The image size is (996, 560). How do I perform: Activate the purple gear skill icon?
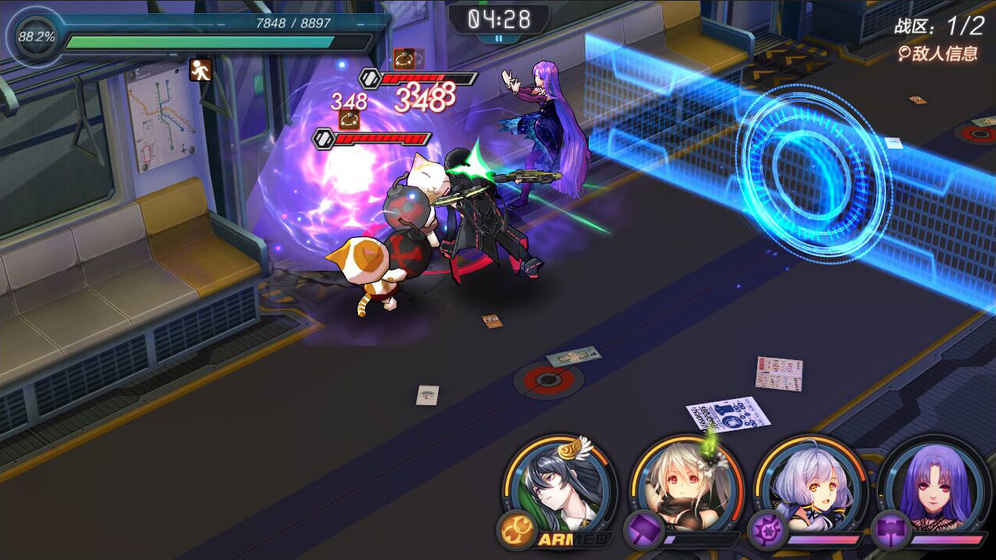[765, 528]
